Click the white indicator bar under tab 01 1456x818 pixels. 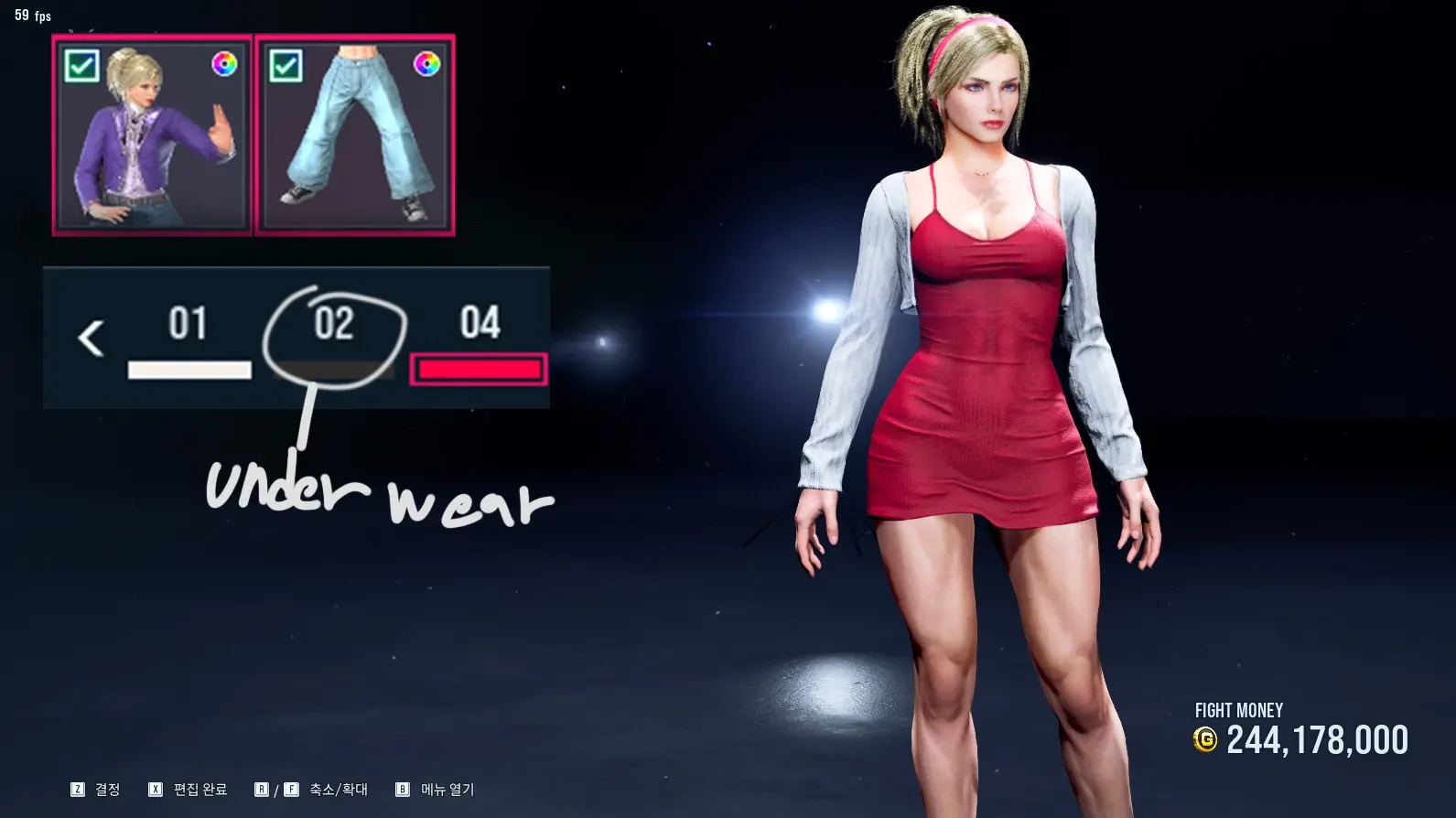coord(189,370)
